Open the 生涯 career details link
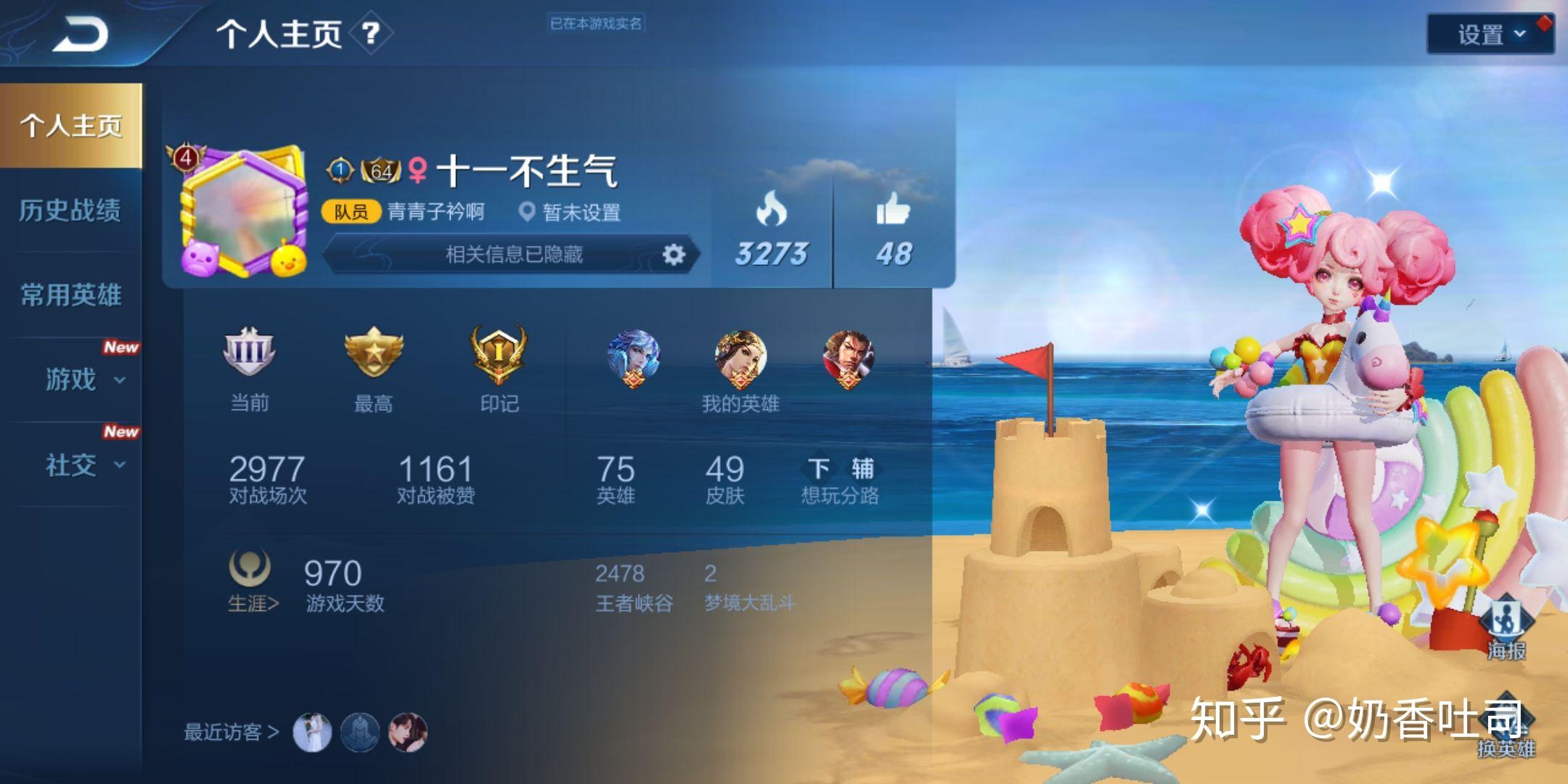1568x784 pixels. 250,601
